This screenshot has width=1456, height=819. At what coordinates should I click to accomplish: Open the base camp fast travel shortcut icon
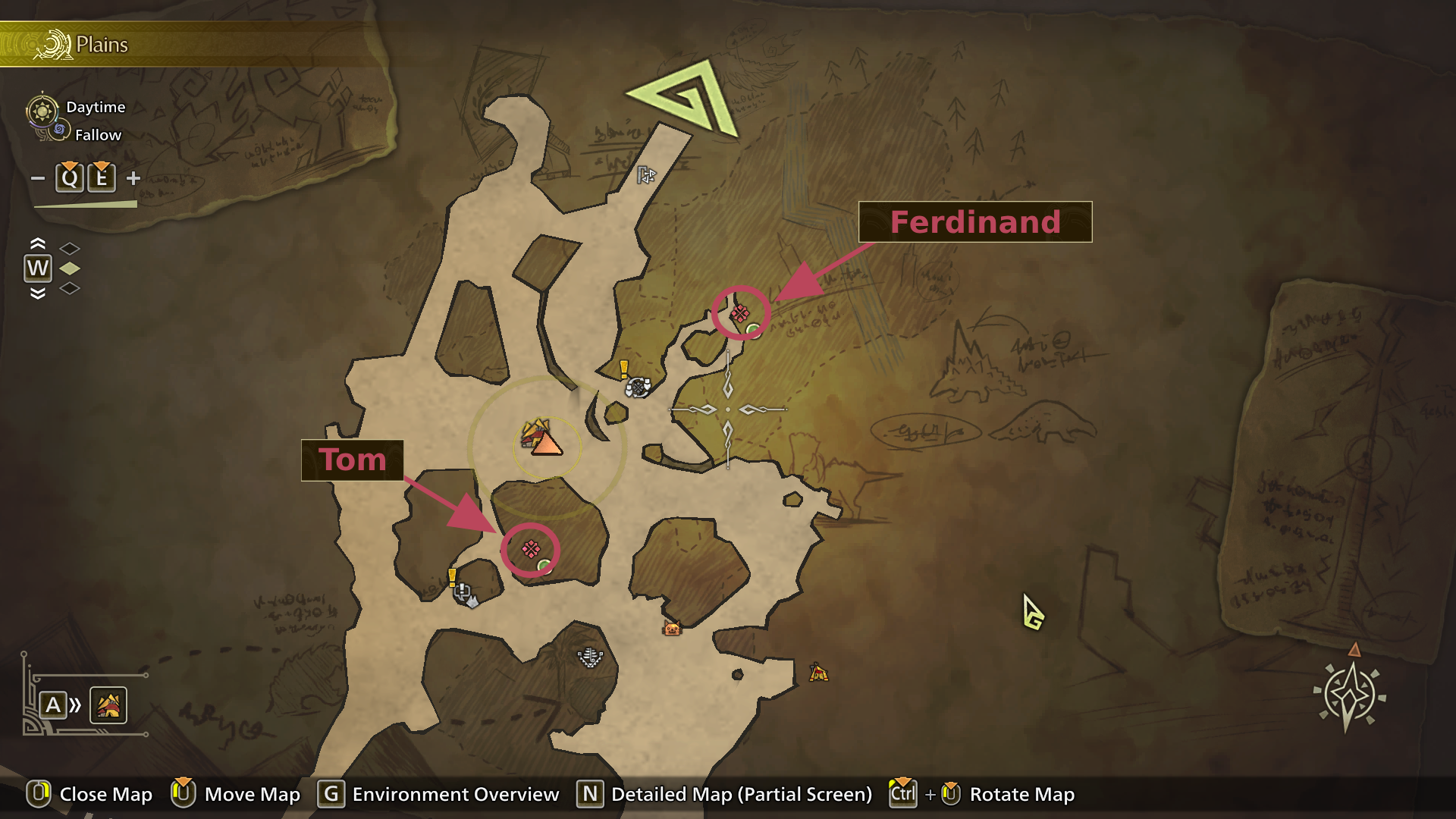coord(108,705)
